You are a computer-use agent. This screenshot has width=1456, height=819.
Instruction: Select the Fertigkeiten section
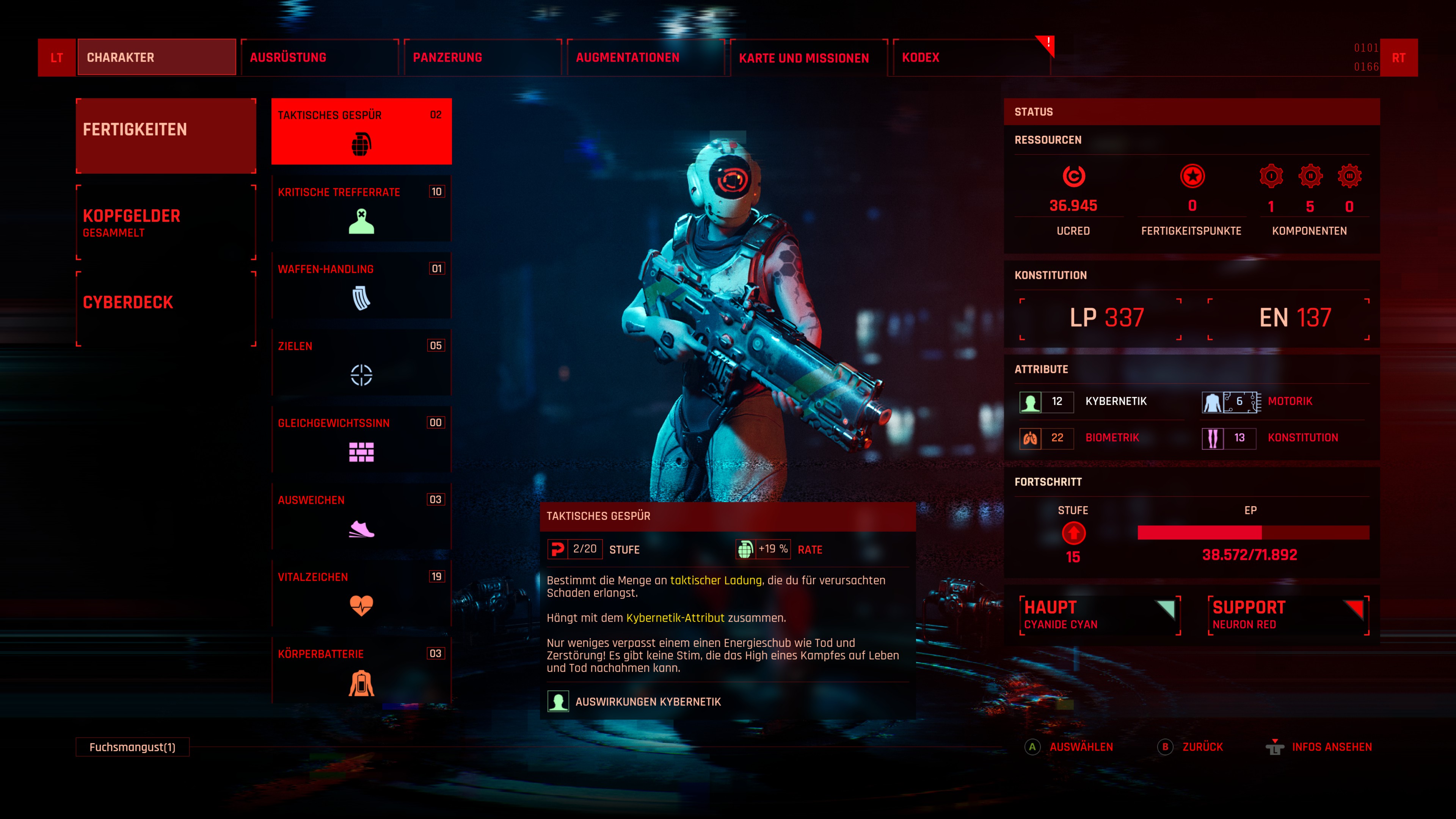[166, 136]
